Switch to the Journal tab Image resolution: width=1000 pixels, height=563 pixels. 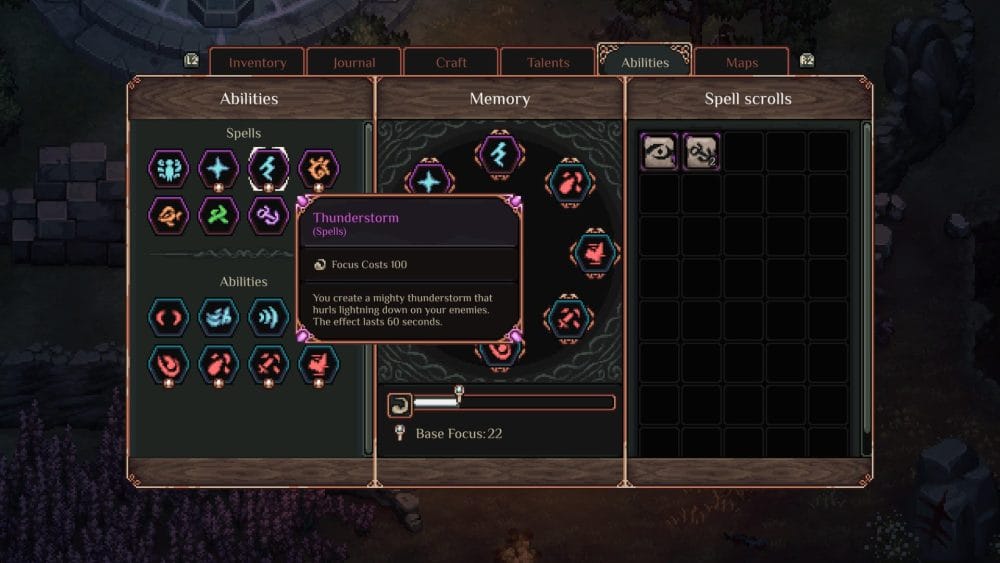(x=354, y=62)
